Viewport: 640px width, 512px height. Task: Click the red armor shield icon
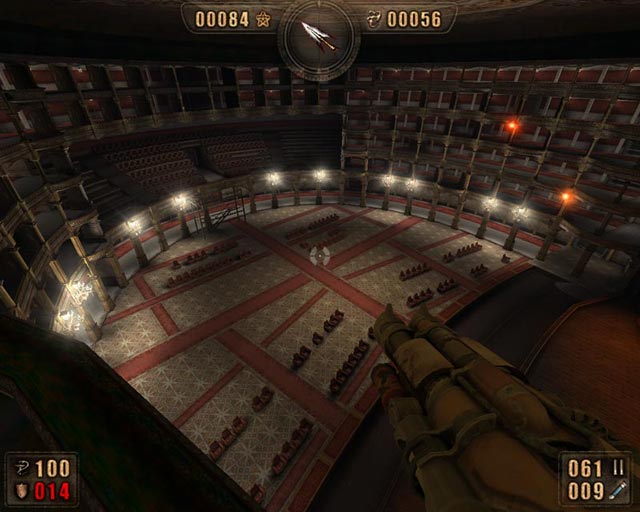[x=21, y=489]
